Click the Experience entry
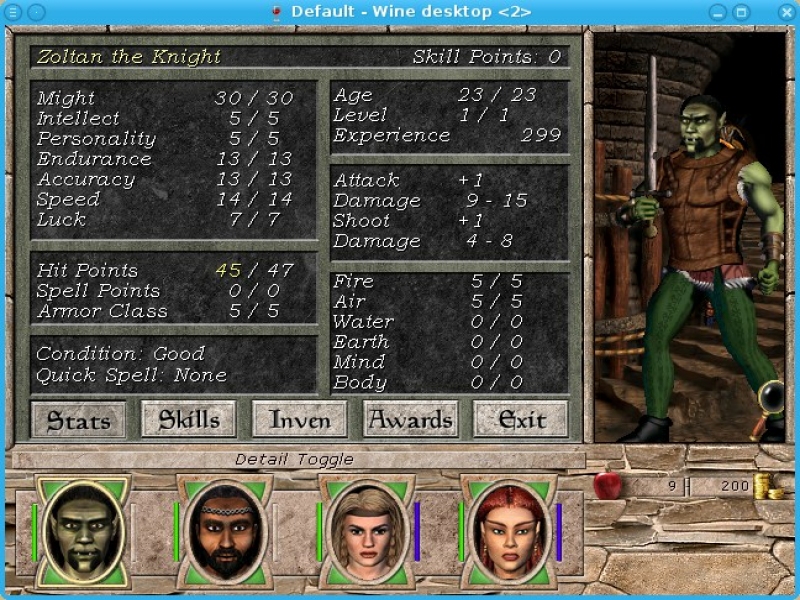Viewport: 800px width, 600px height. tap(448, 135)
